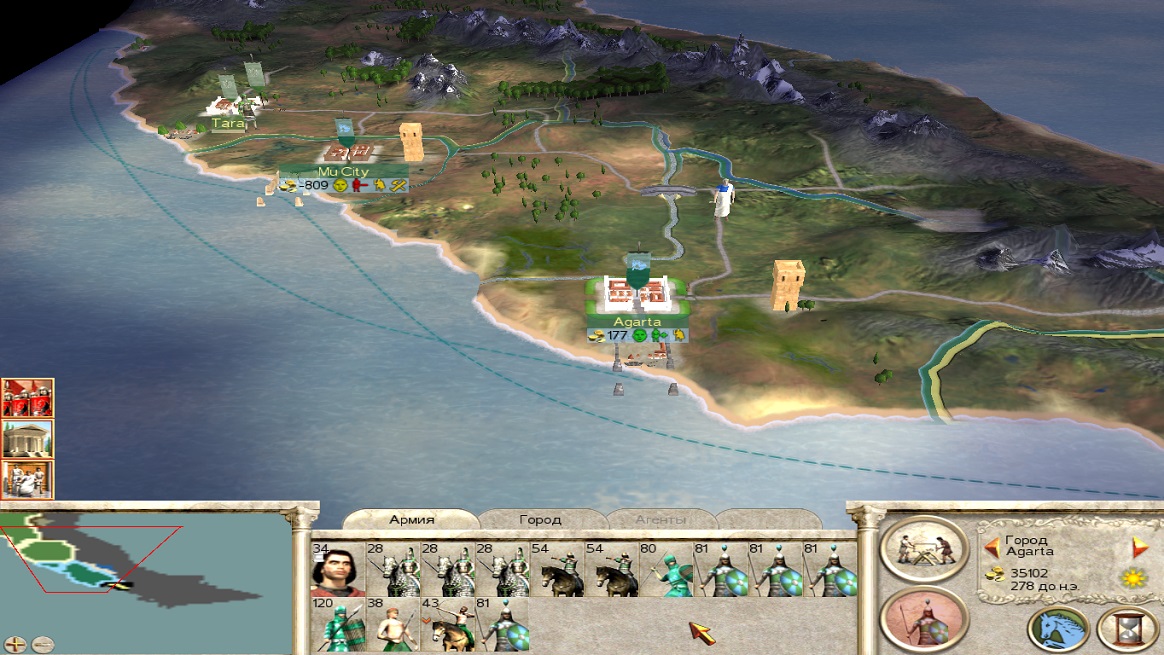
Task: Select the 38-man bare-chested javelin unit card
Action: [x=391, y=626]
